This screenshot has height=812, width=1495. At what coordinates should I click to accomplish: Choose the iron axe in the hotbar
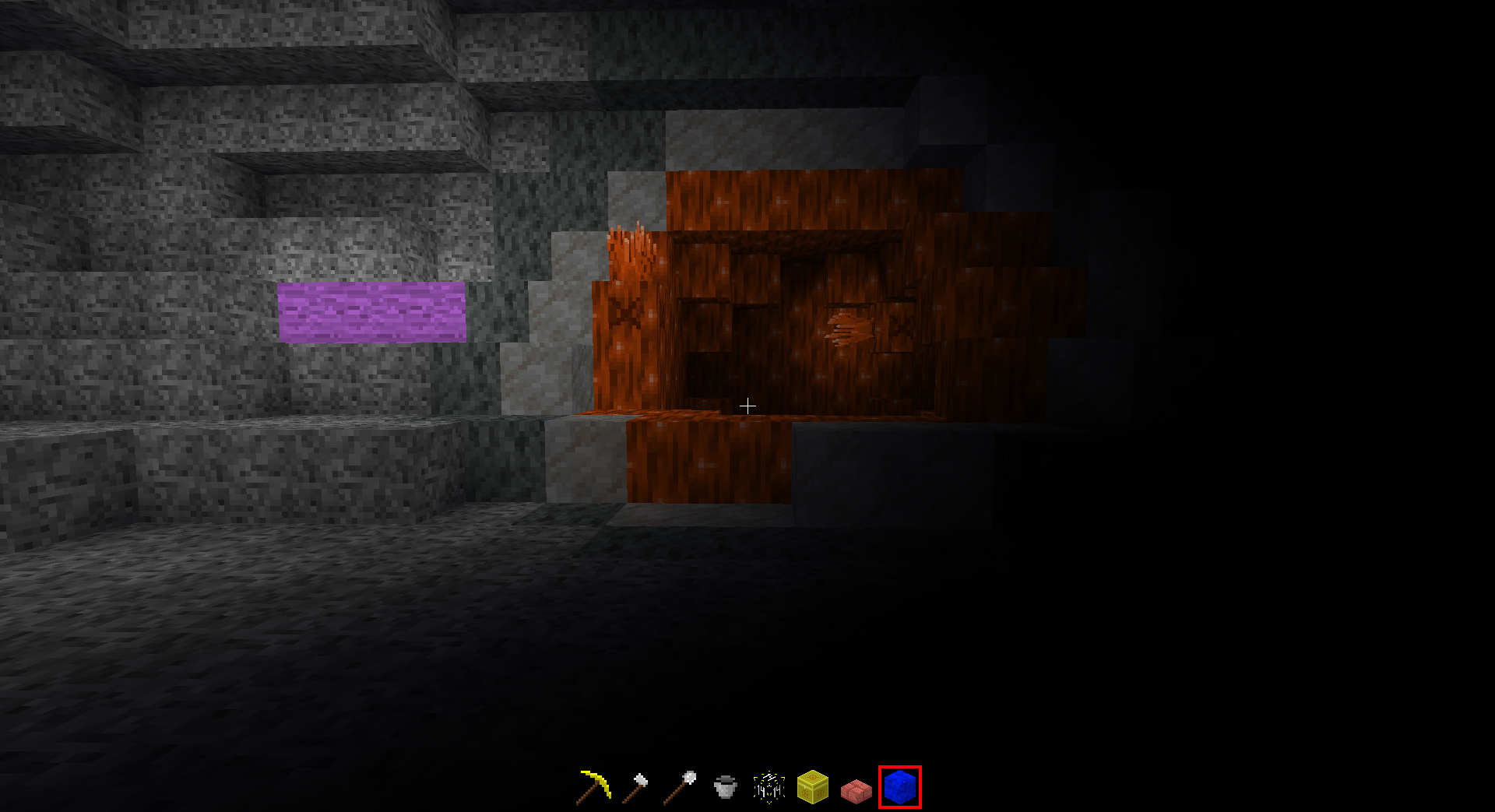pos(638,787)
